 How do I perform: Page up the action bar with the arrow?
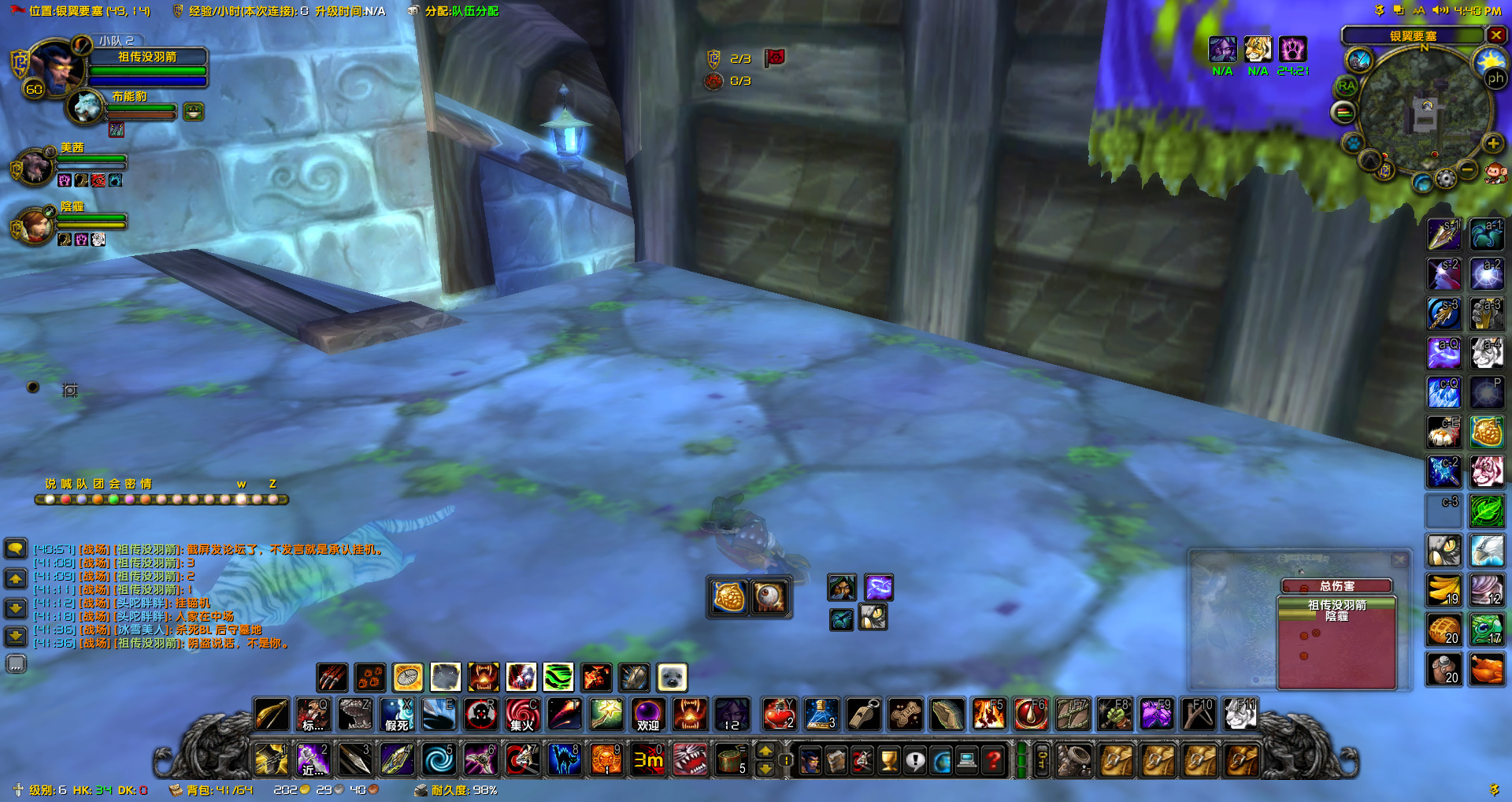766,751
